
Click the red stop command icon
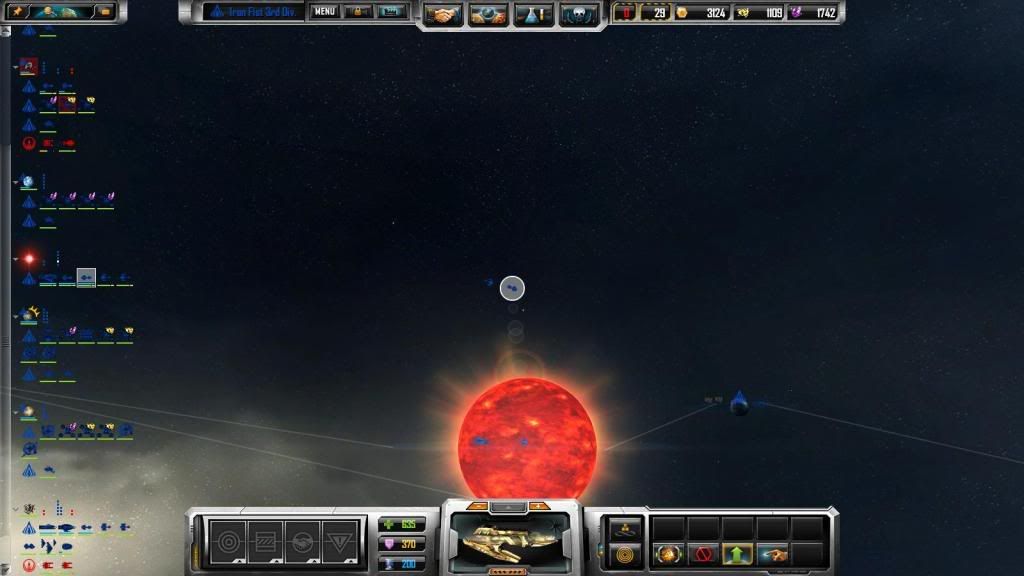[x=702, y=553]
